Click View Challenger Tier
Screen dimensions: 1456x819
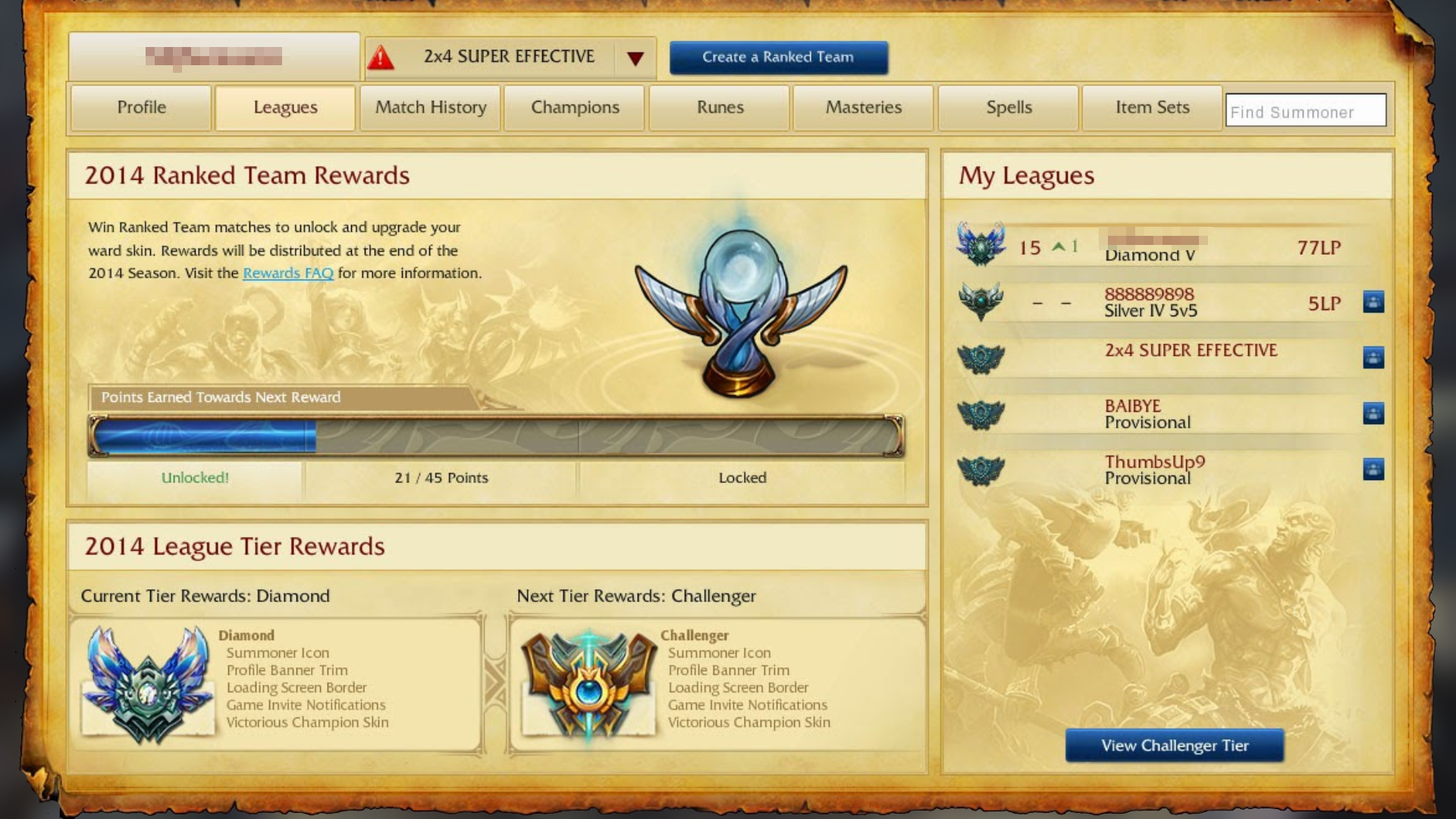pos(1175,745)
